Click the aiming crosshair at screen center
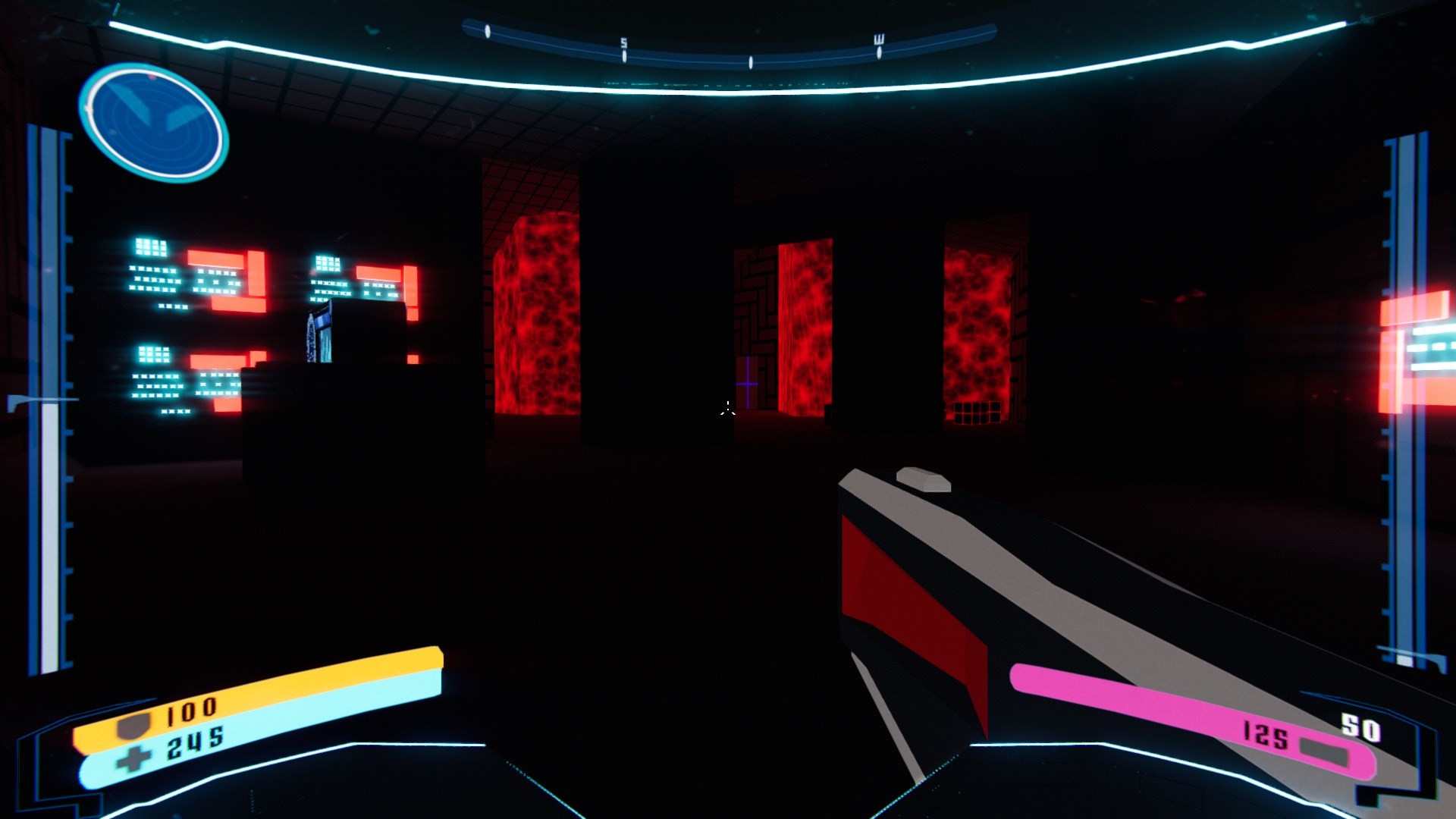Screen dimensions: 1456x819 [727, 409]
